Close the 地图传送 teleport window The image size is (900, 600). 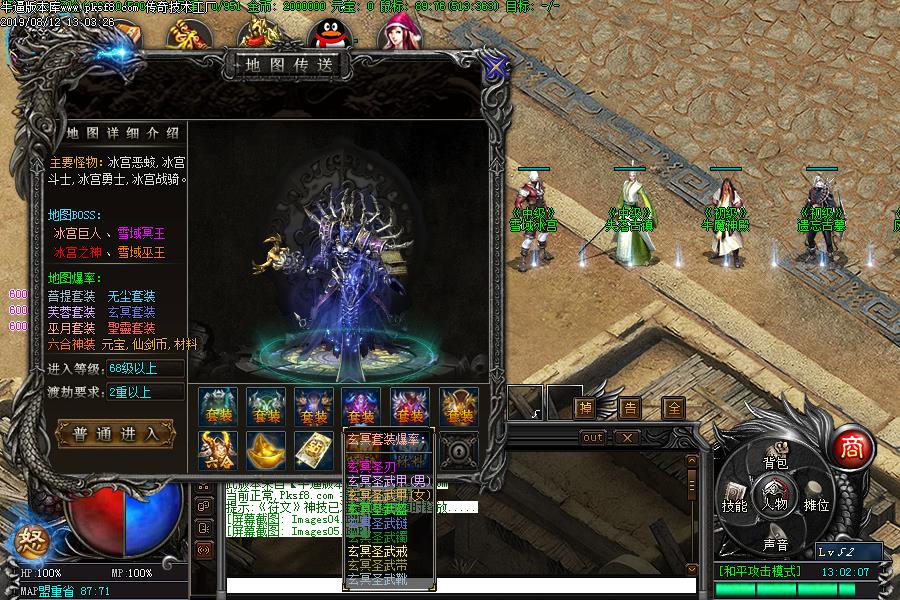point(494,67)
